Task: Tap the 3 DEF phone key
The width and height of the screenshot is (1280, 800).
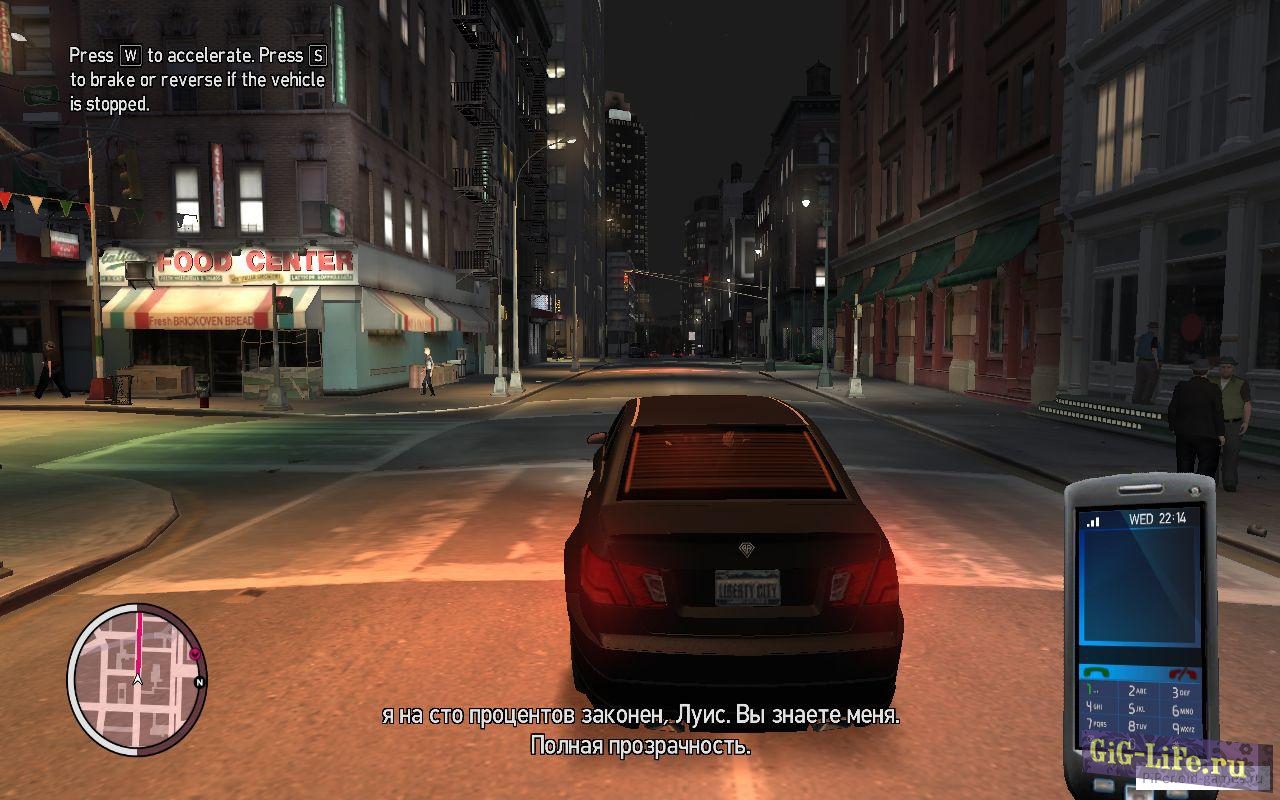Action: click(x=1182, y=692)
